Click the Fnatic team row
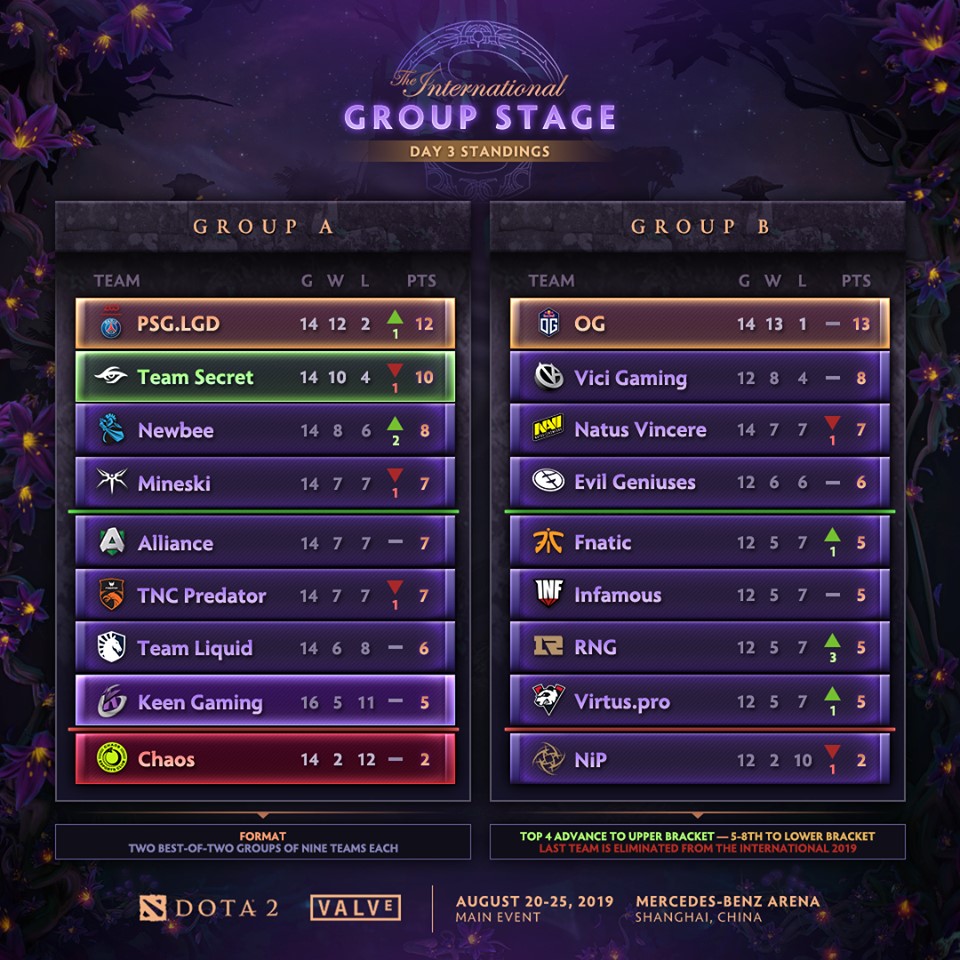 (699, 543)
